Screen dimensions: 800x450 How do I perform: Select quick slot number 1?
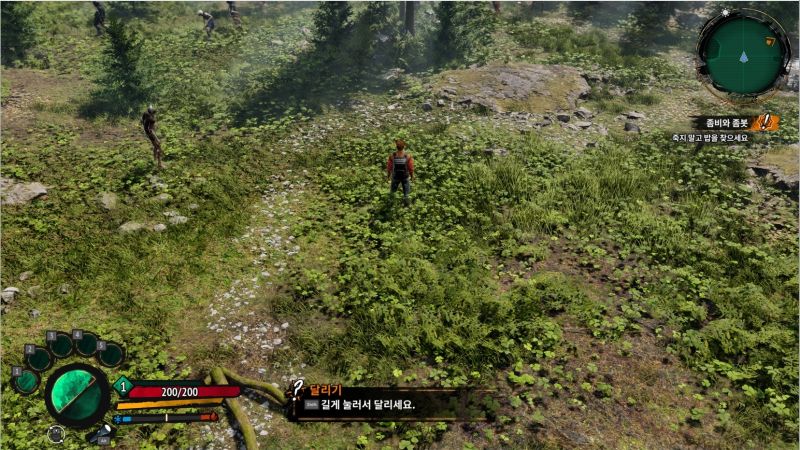coord(26,381)
